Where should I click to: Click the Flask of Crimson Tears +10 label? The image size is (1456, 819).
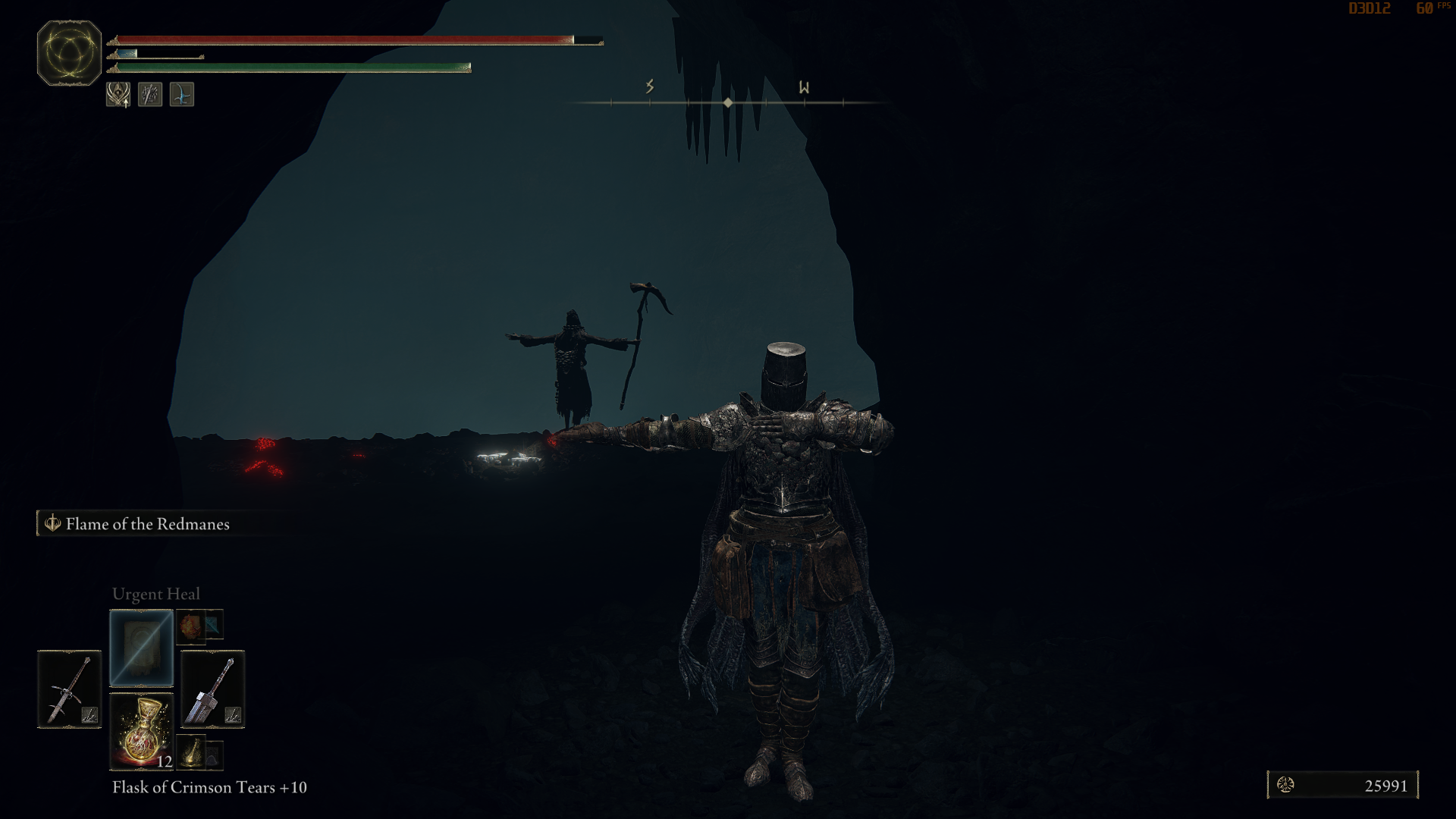coord(210,787)
